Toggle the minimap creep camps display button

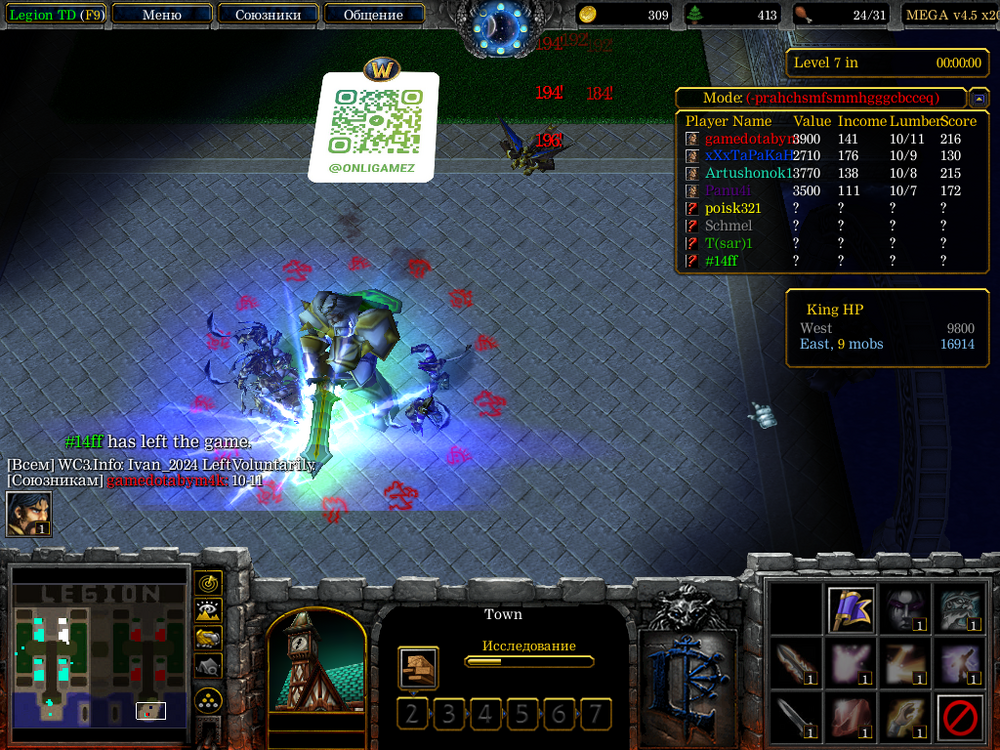coord(208,665)
